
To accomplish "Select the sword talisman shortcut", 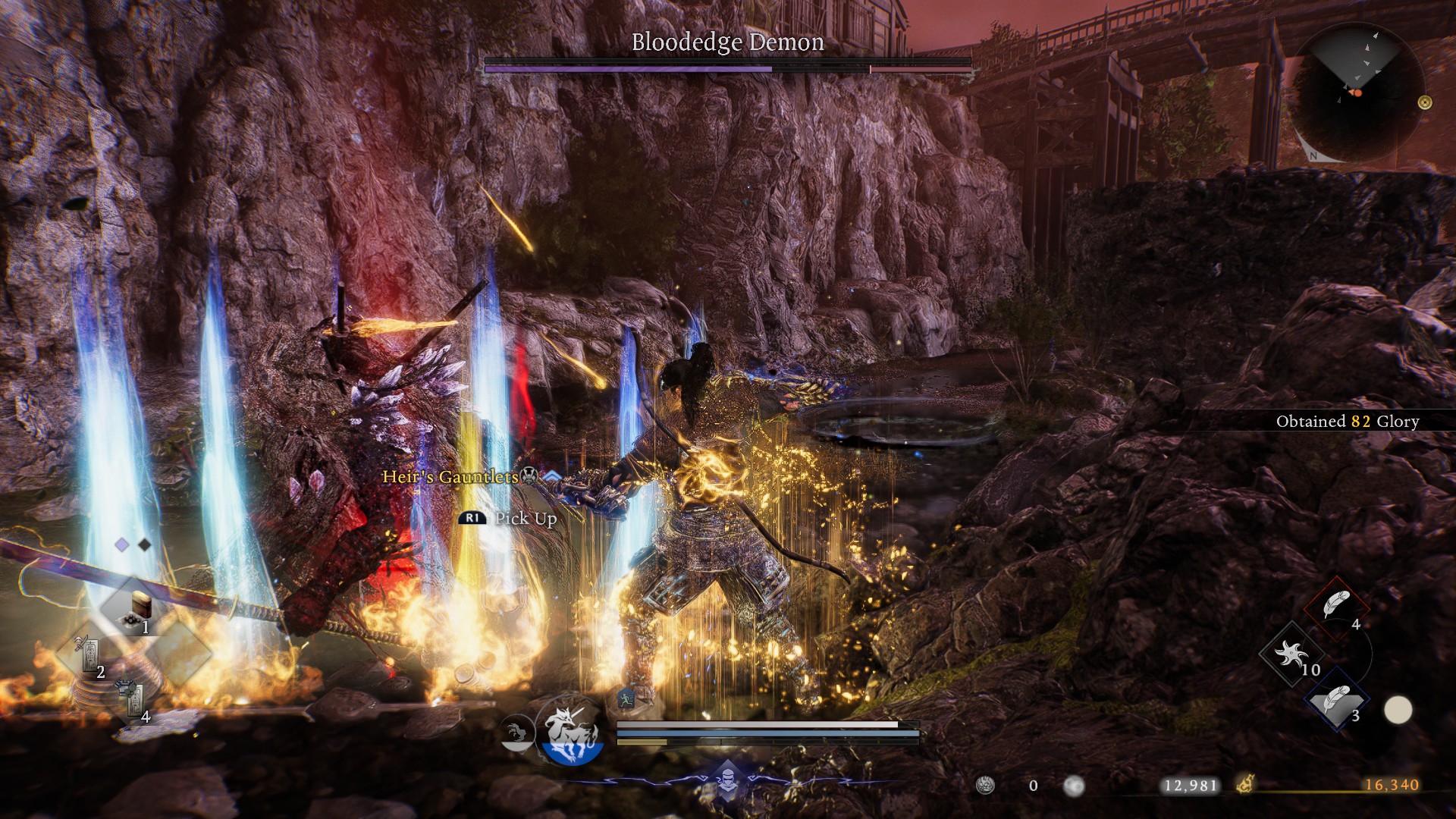I will 88,652.
